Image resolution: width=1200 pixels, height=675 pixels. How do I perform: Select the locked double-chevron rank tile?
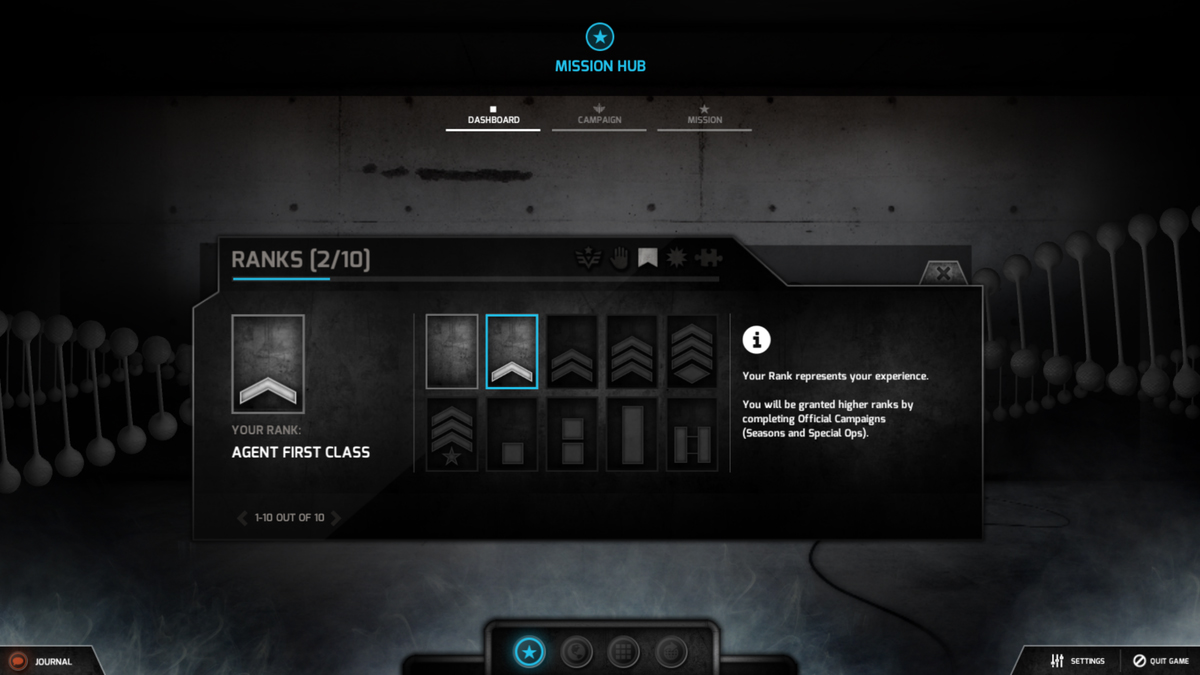point(572,351)
